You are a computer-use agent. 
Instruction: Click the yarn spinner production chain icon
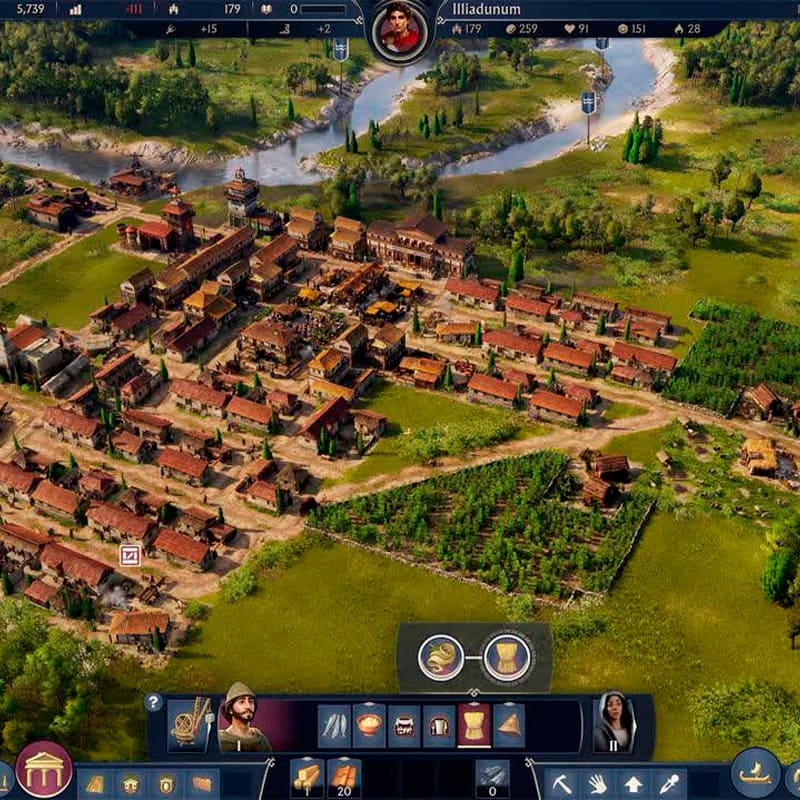[441, 658]
